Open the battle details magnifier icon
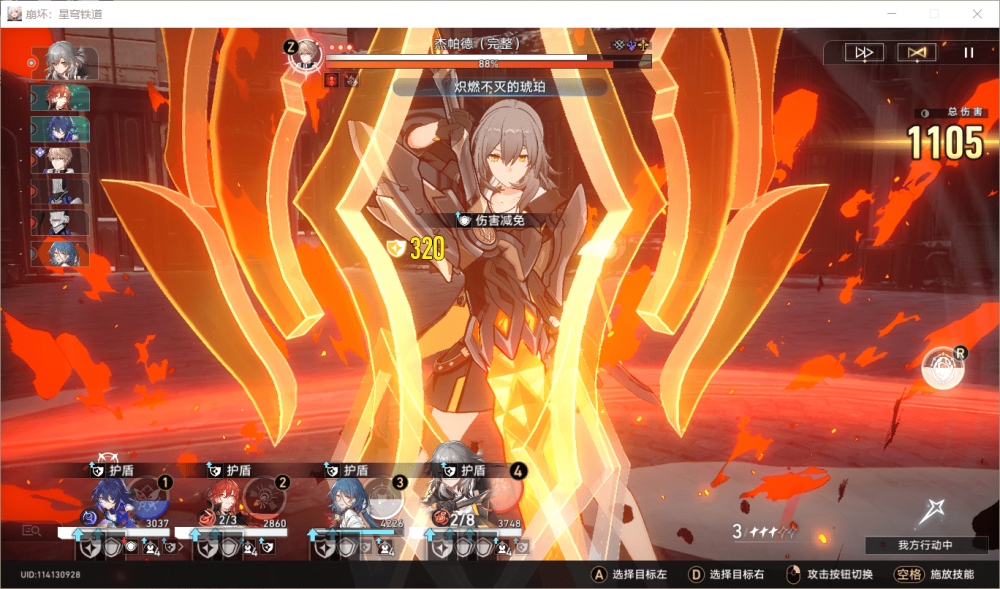This screenshot has width=1000, height=589. click(32, 531)
